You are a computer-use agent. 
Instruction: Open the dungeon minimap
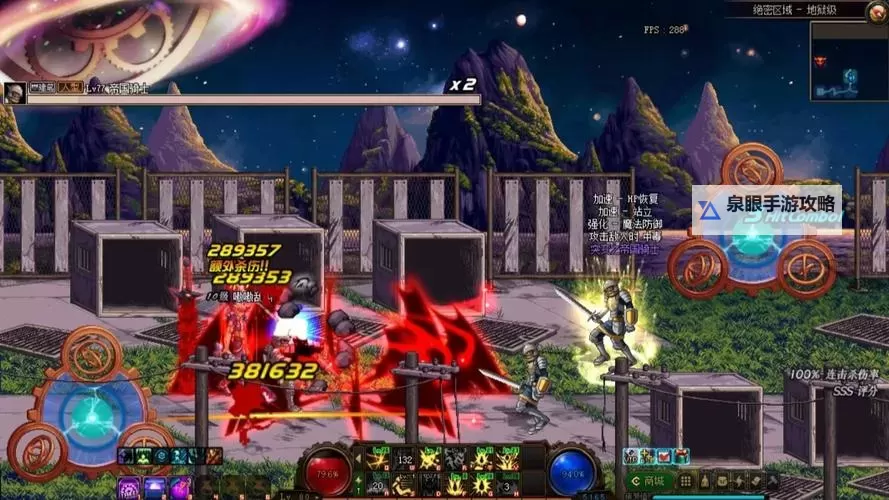pyautogui.click(x=848, y=62)
